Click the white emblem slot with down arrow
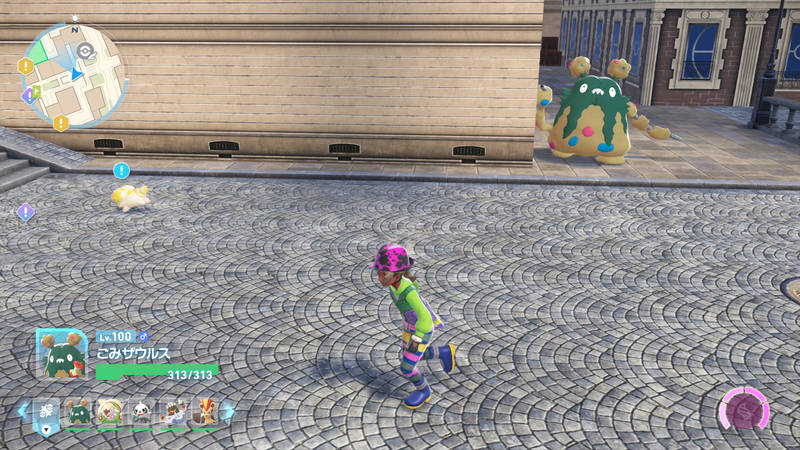This screenshot has width=800, height=450. [46, 411]
